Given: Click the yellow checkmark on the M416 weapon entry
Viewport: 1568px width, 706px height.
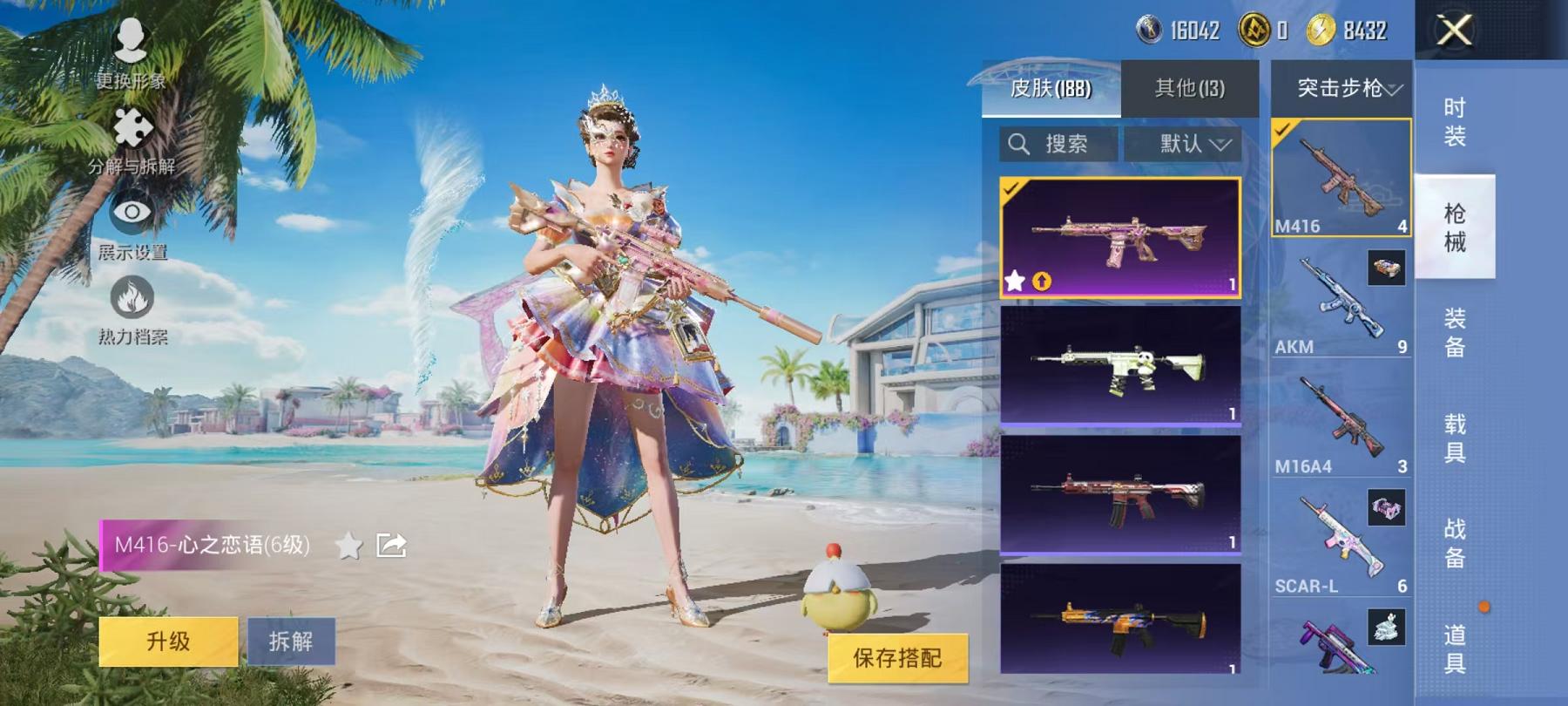Looking at the screenshot, I should [1281, 131].
